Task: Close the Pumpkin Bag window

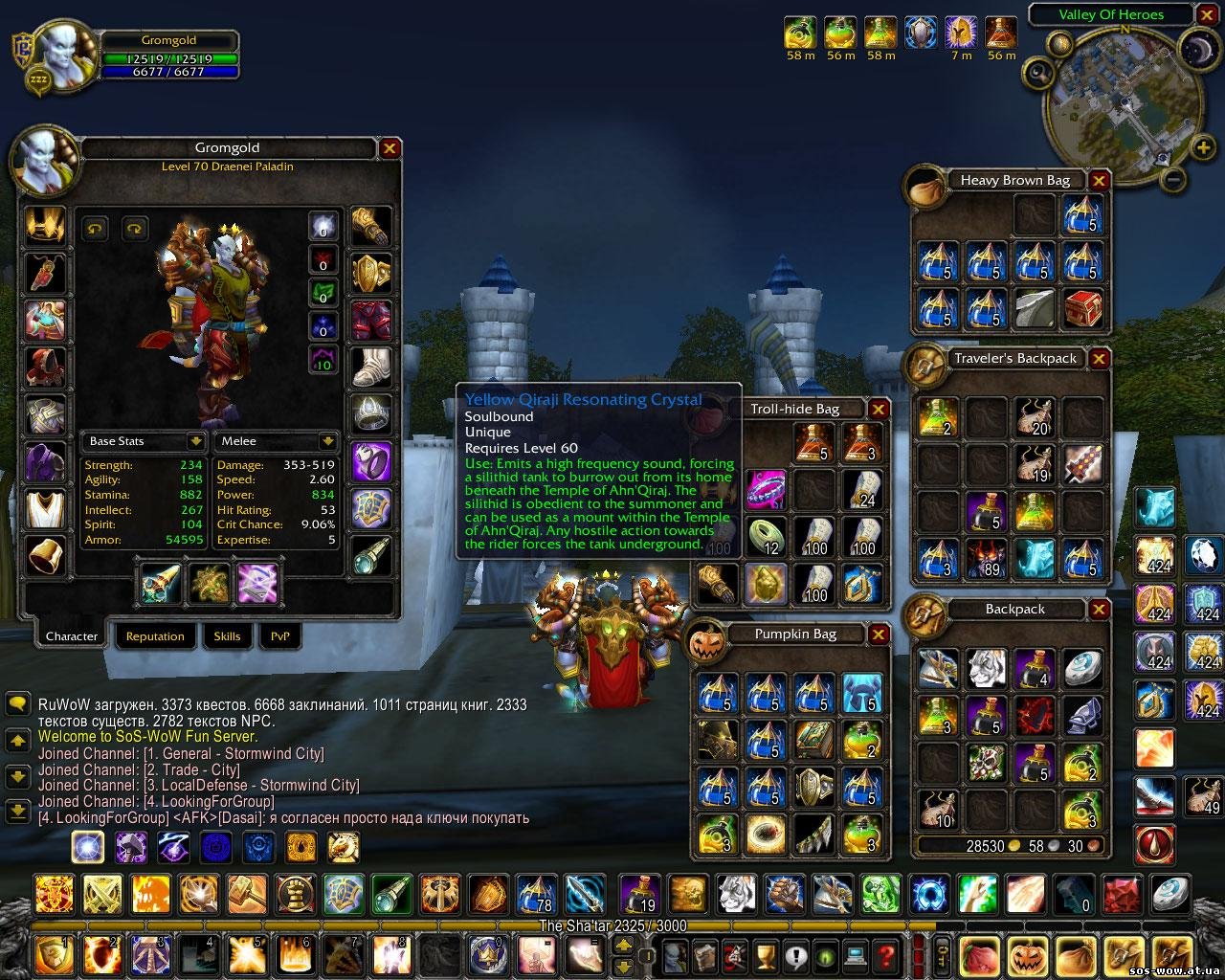Action: coord(879,635)
